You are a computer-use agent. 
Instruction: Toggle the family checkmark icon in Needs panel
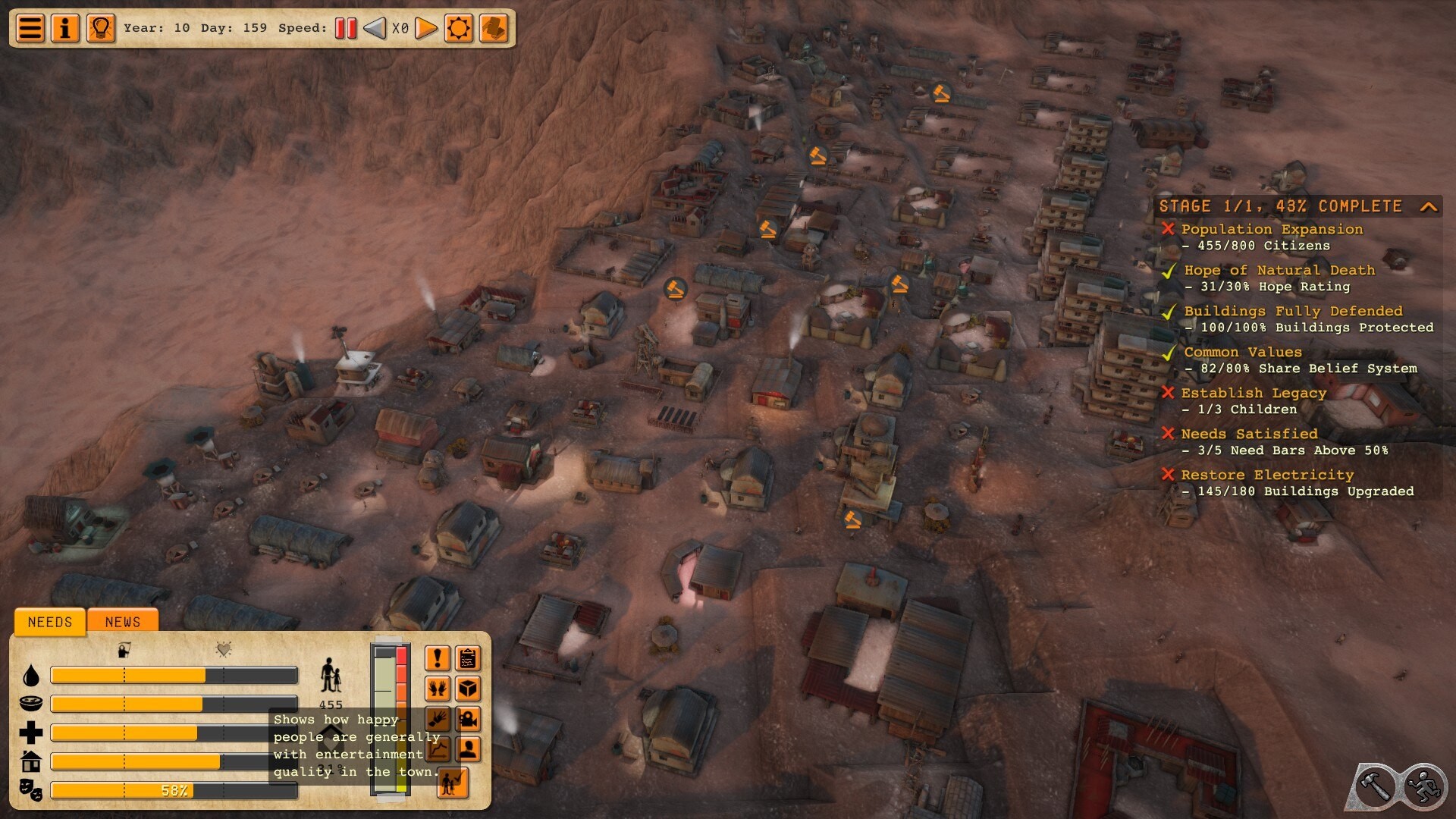tap(453, 781)
